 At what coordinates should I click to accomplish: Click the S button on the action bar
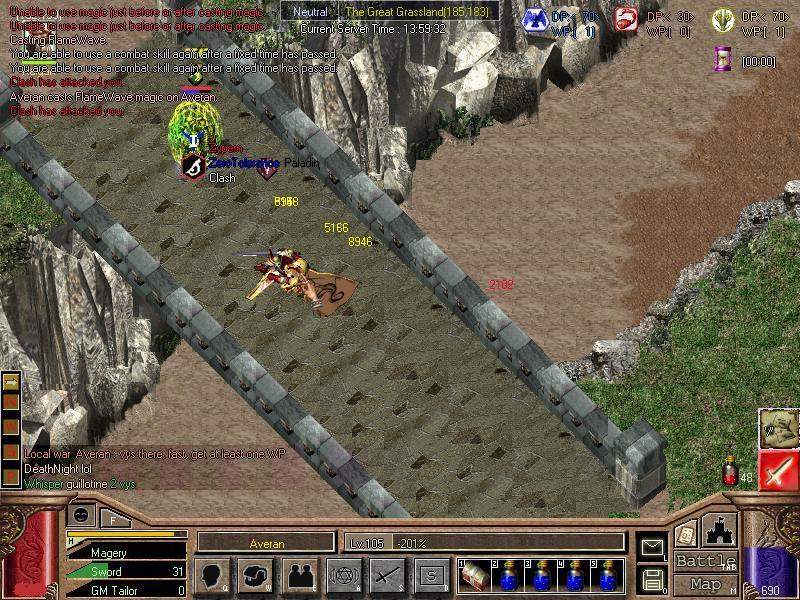click(431, 575)
